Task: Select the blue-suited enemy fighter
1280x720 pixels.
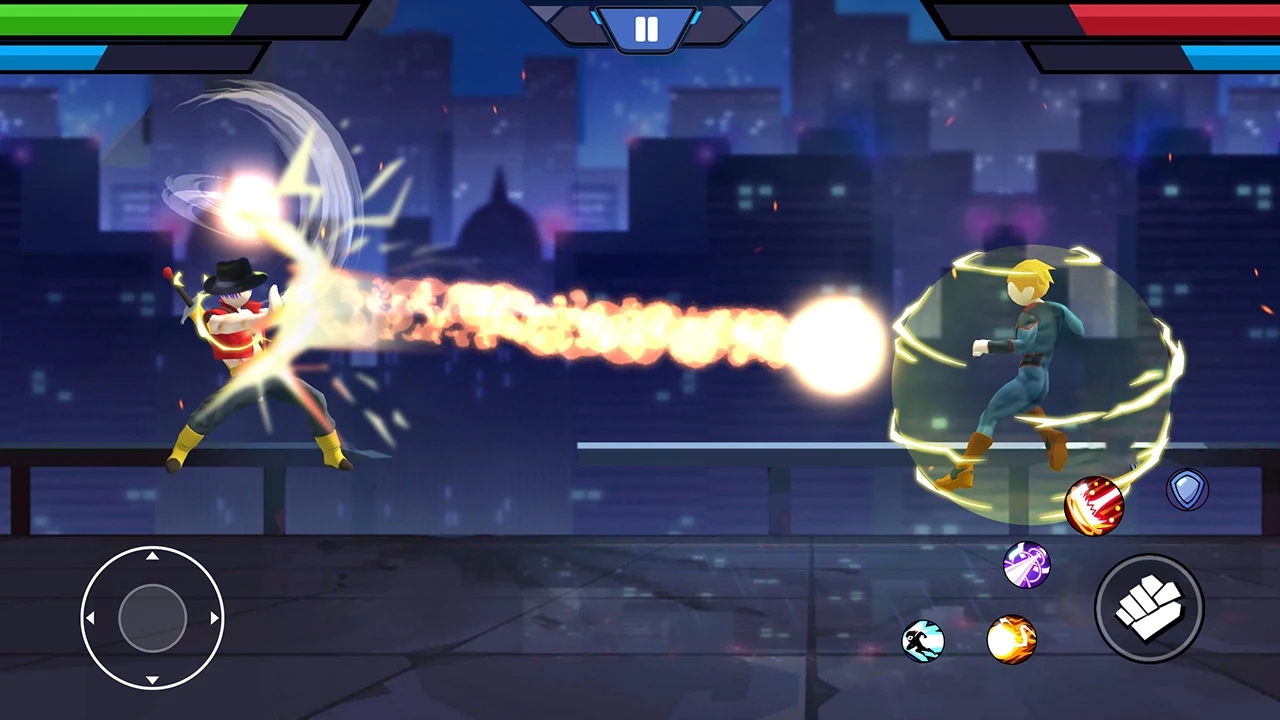Action: [x=1020, y=360]
